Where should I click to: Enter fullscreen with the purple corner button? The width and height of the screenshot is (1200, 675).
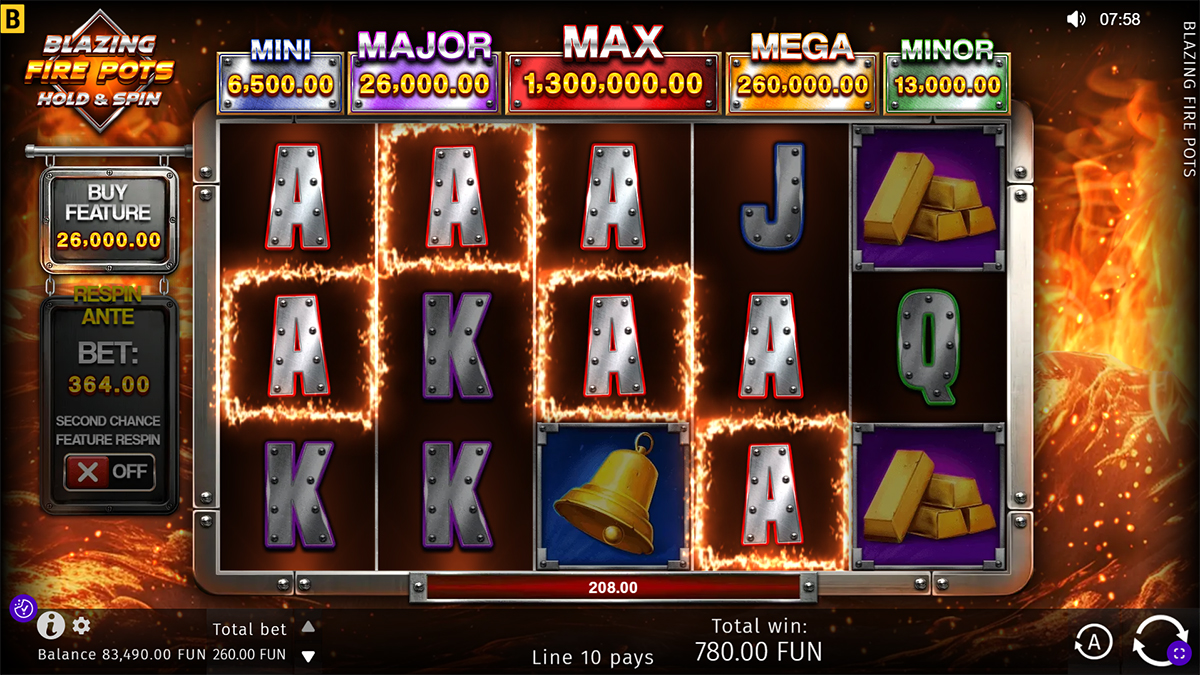tap(1179, 654)
